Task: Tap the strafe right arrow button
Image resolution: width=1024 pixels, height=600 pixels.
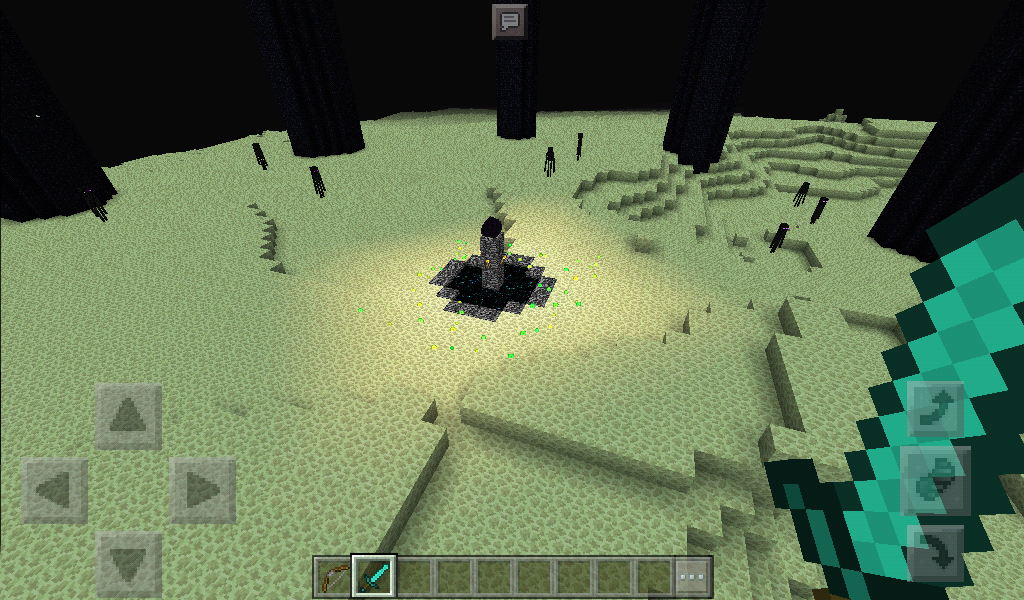Action: click(203, 491)
